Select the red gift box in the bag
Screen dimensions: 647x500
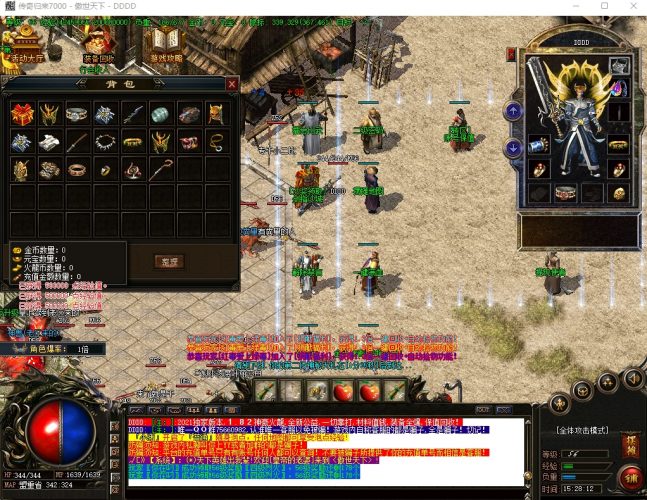click(20, 114)
